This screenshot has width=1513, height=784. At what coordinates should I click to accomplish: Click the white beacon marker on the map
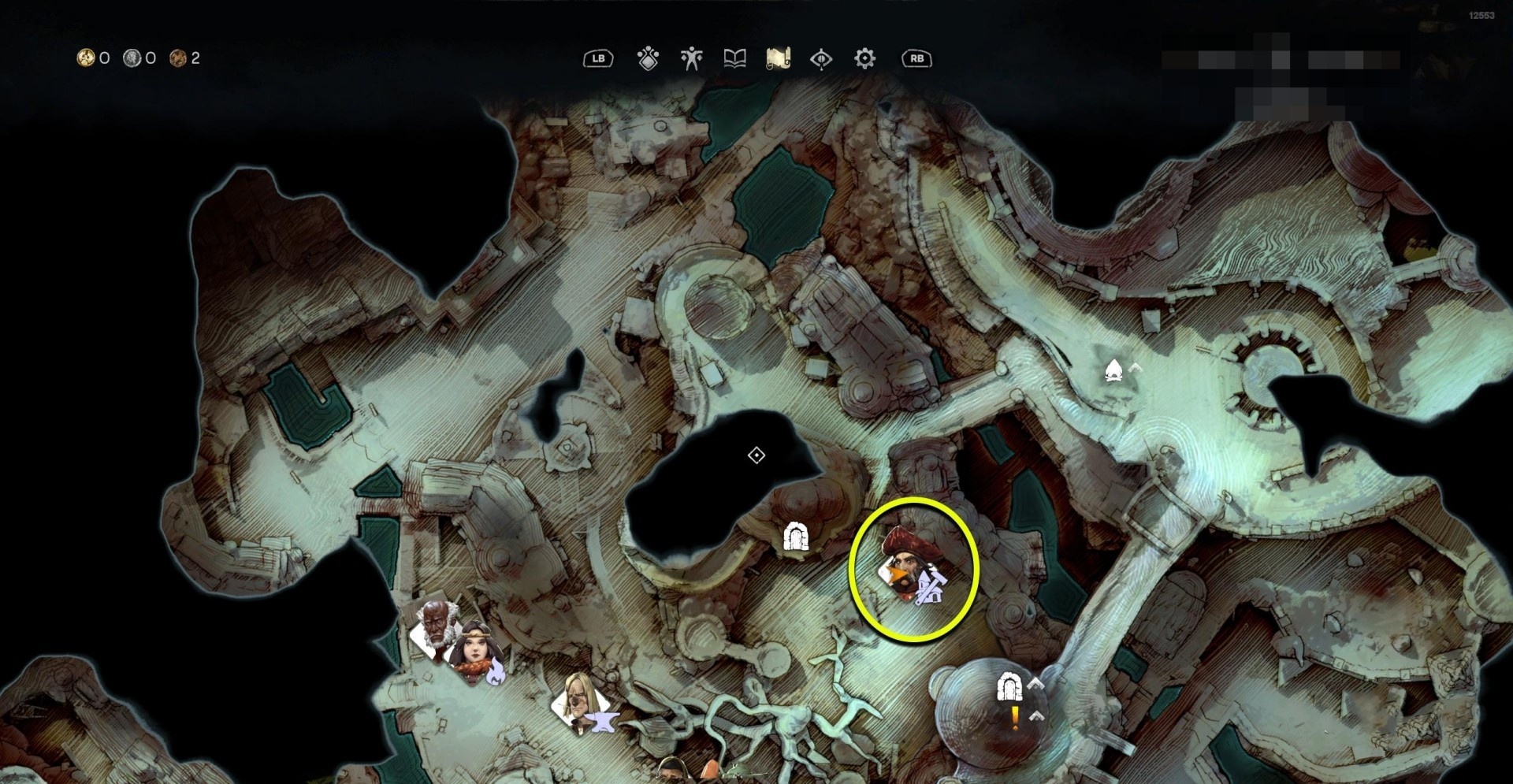1113,369
